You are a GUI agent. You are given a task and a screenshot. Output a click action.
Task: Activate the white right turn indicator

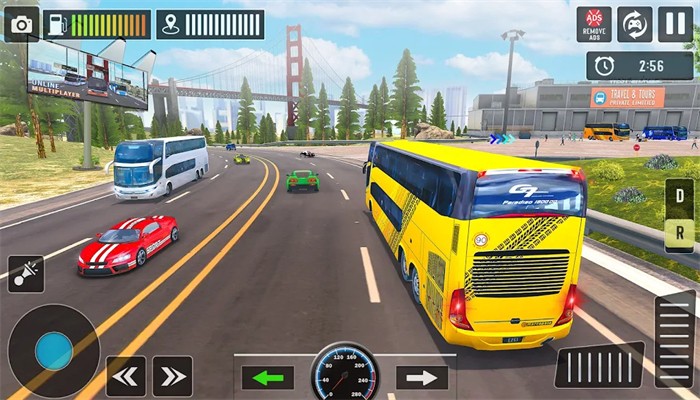click(421, 377)
